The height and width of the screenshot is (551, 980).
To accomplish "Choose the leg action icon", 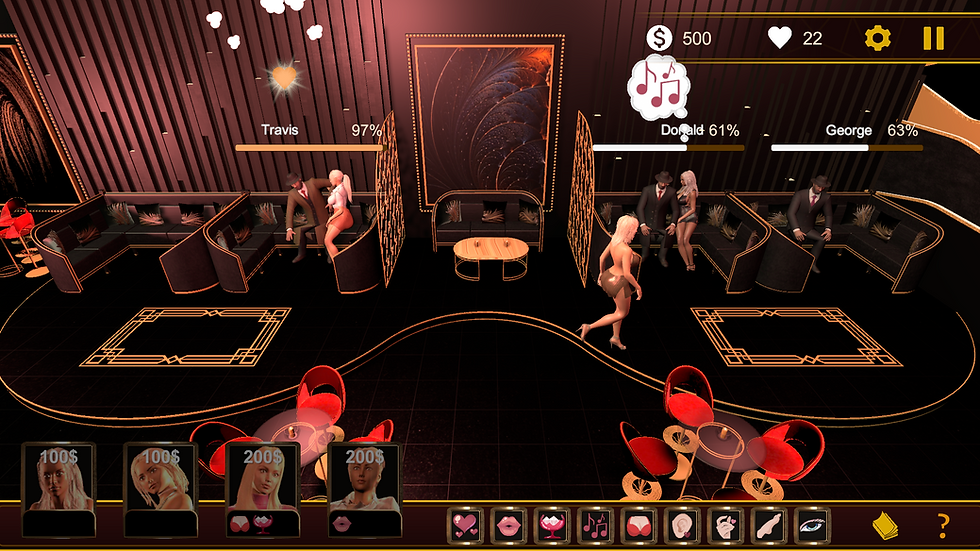I will click(768, 524).
